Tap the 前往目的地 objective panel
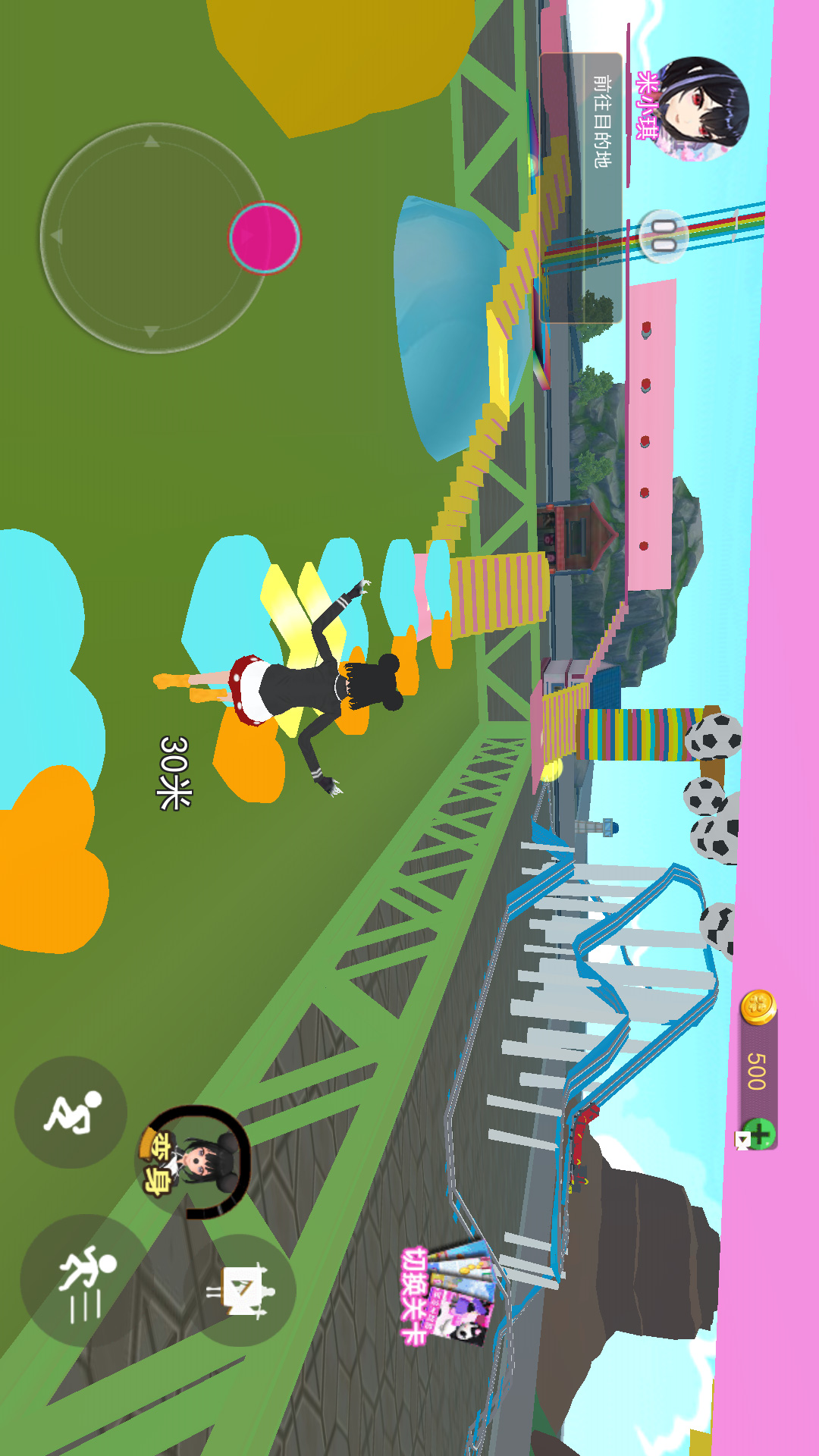Image resolution: width=819 pixels, height=1456 pixels. 582,188
